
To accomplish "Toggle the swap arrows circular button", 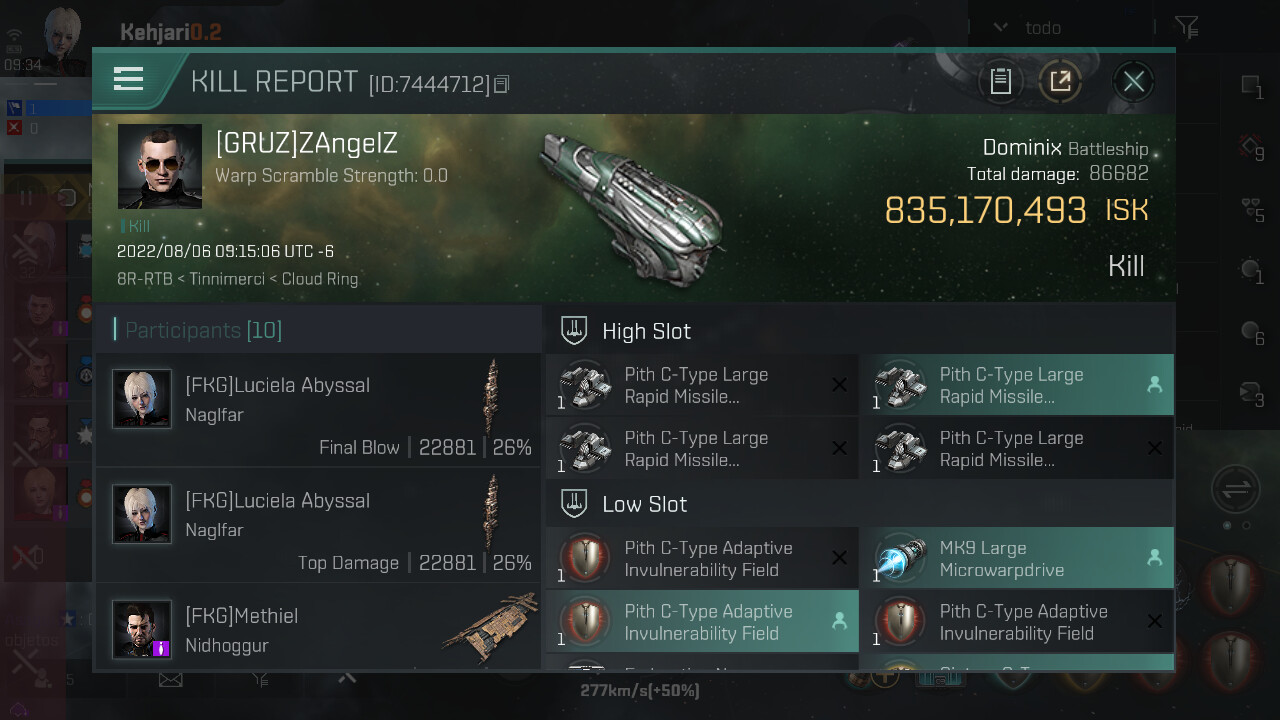I will [x=1235, y=490].
